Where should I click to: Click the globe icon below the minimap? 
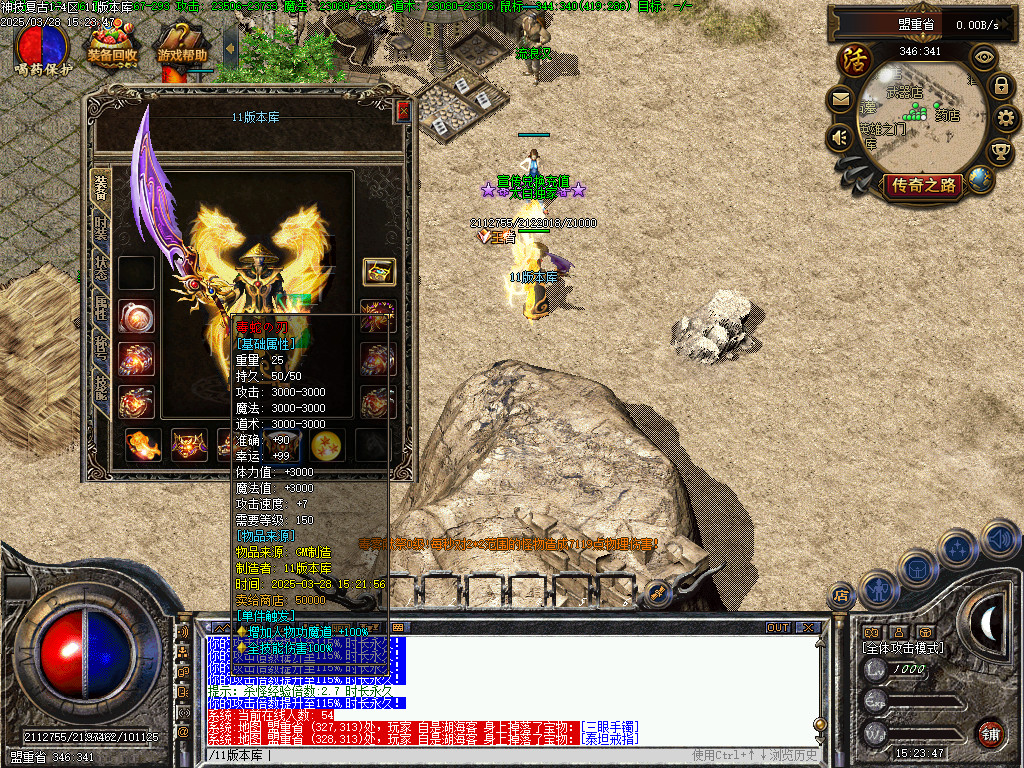(980, 179)
